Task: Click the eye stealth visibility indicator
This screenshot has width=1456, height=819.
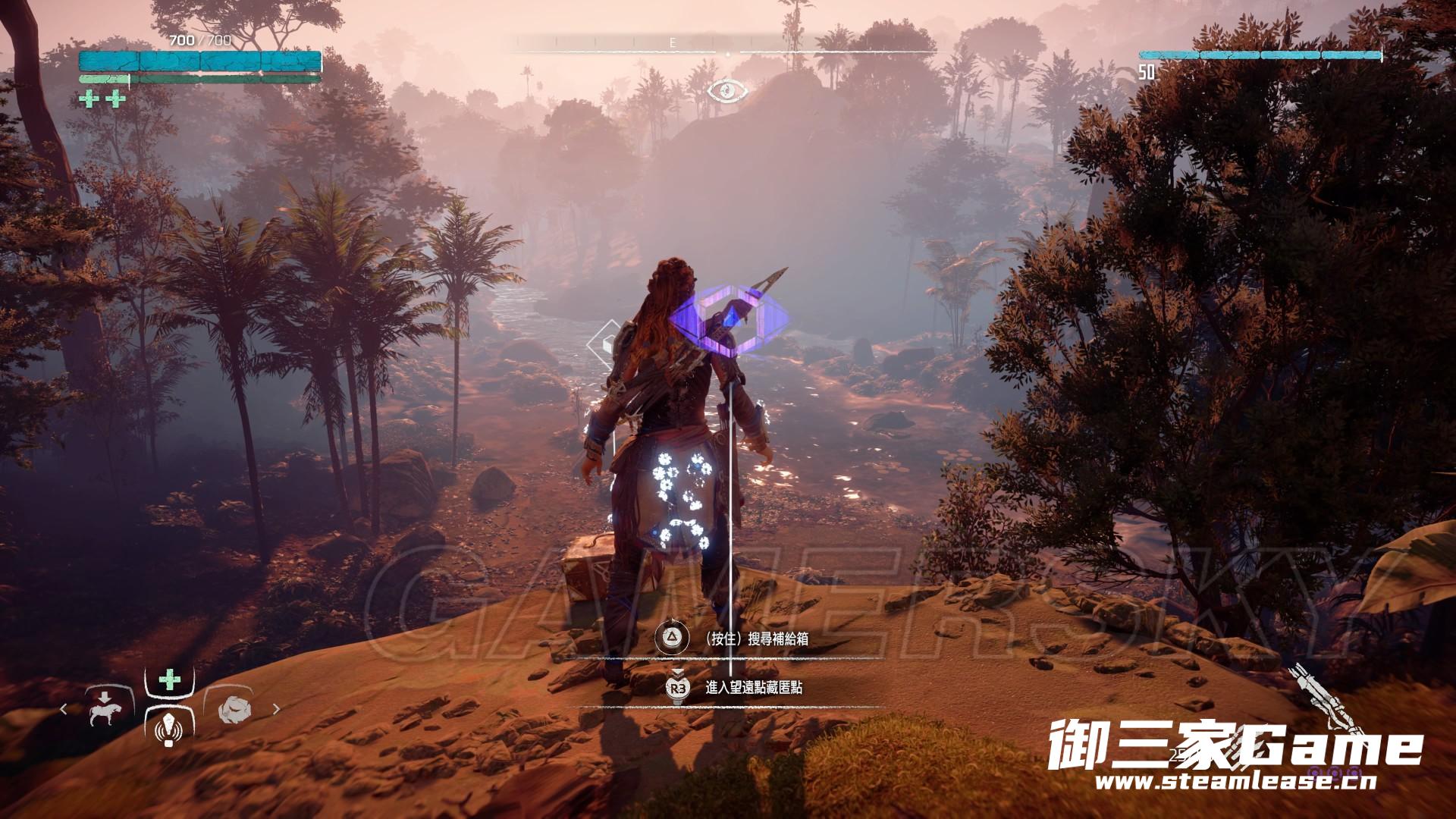Action: 728,92
